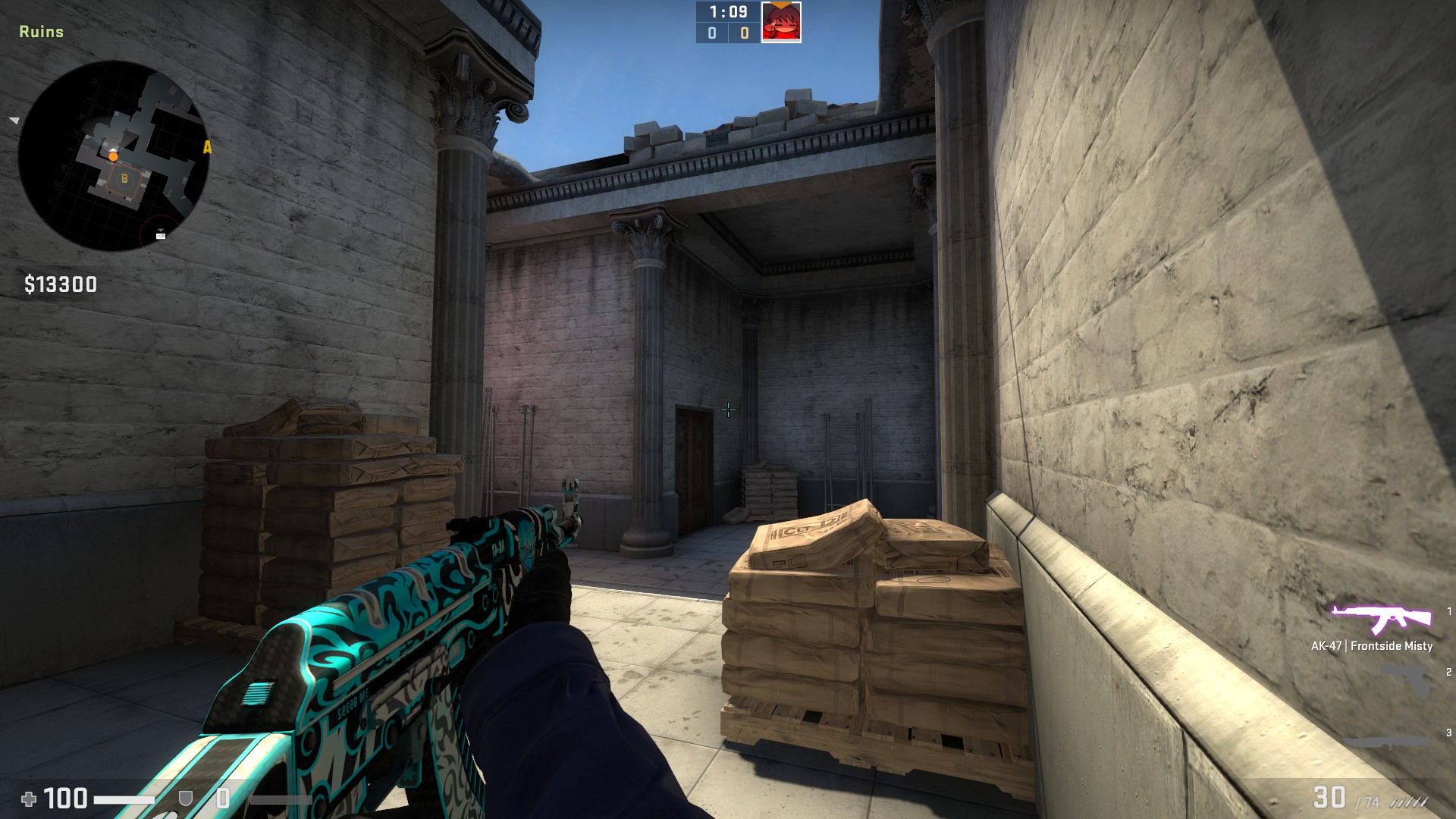Select bombsite A marker on the radar
The height and width of the screenshot is (819, 1456).
207,147
